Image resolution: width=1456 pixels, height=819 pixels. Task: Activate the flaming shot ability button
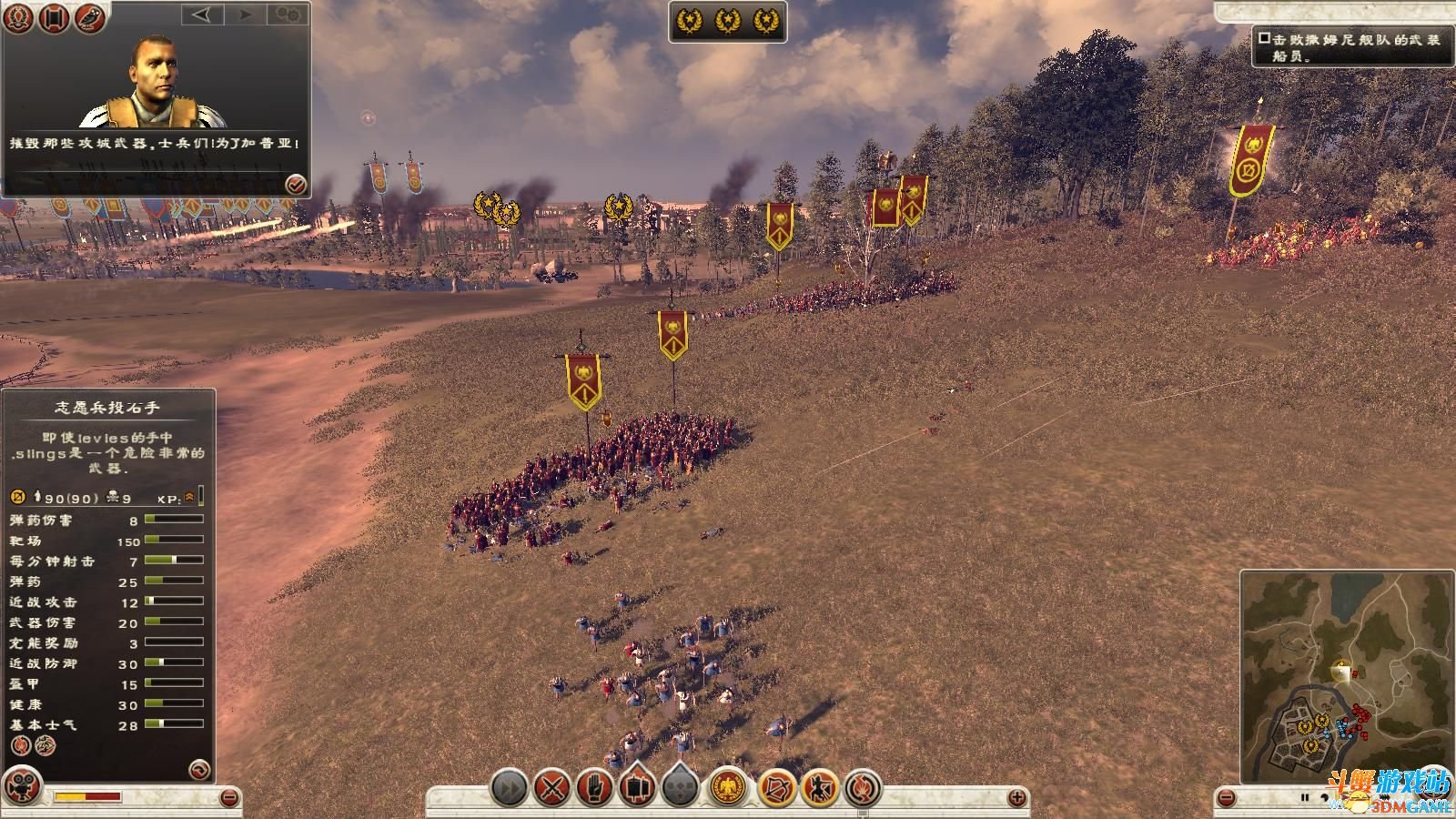[863, 787]
